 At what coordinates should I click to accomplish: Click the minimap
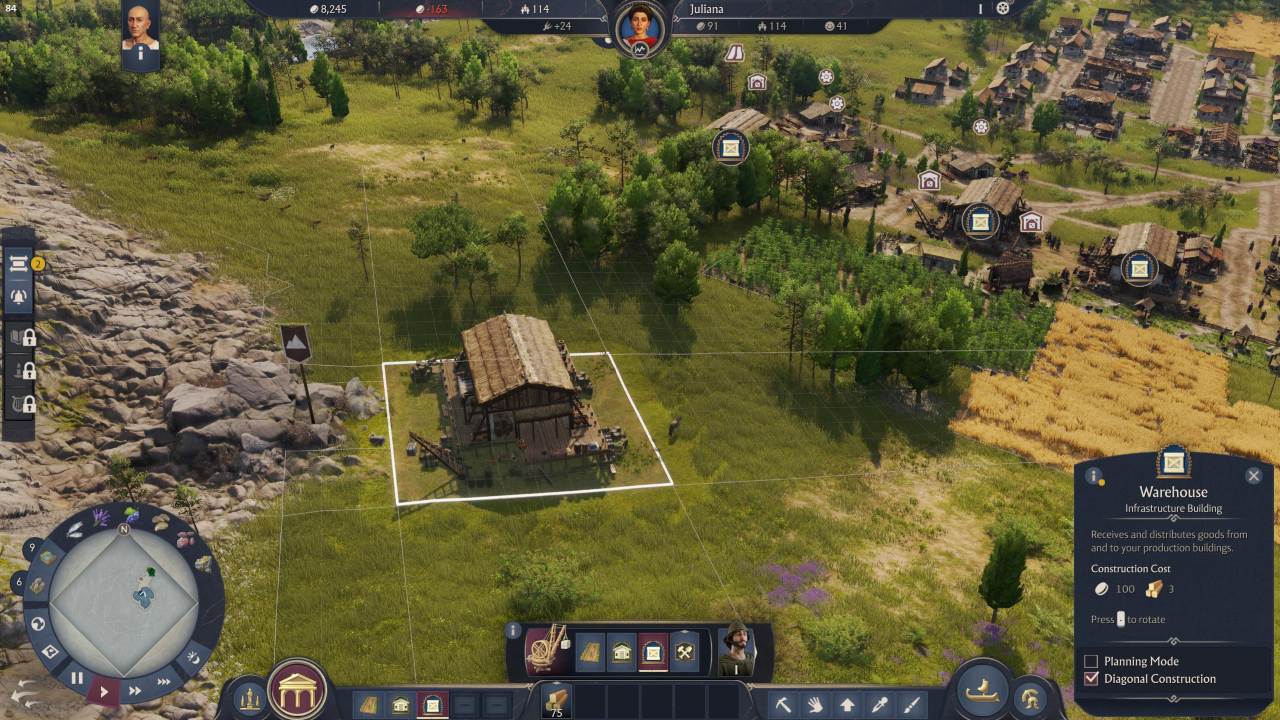point(123,600)
